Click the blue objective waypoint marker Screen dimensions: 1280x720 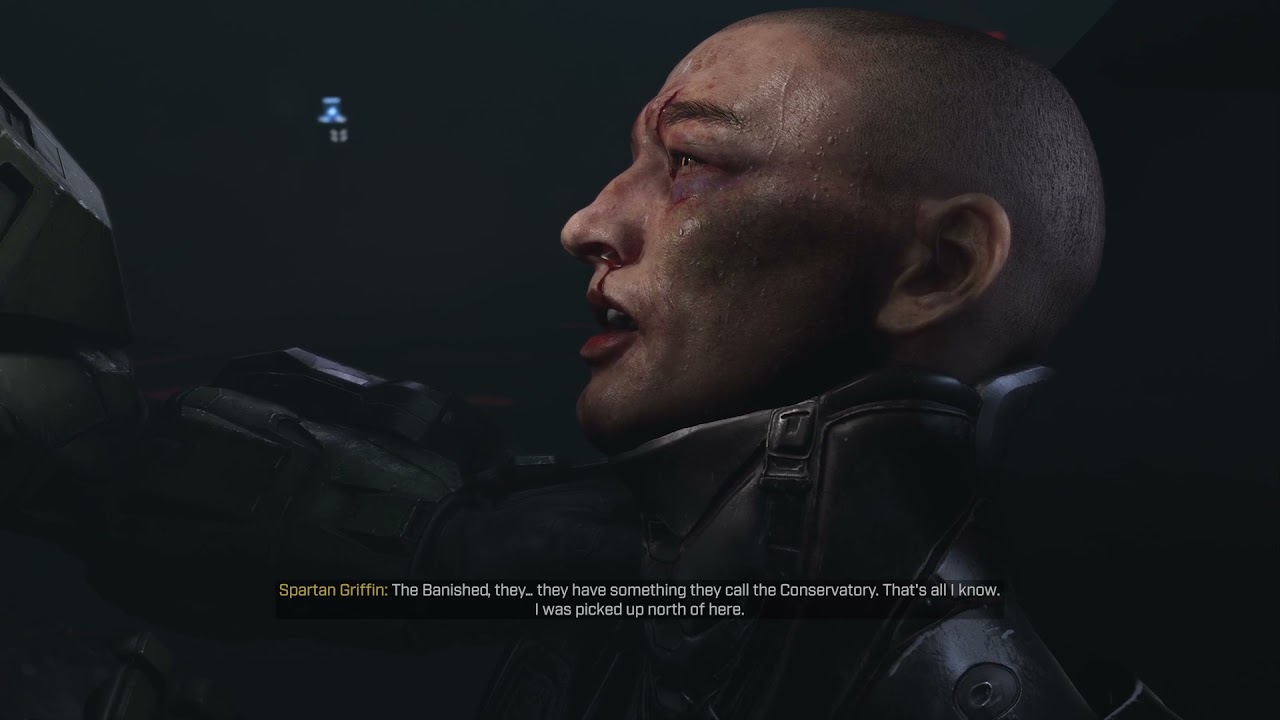coord(332,112)
